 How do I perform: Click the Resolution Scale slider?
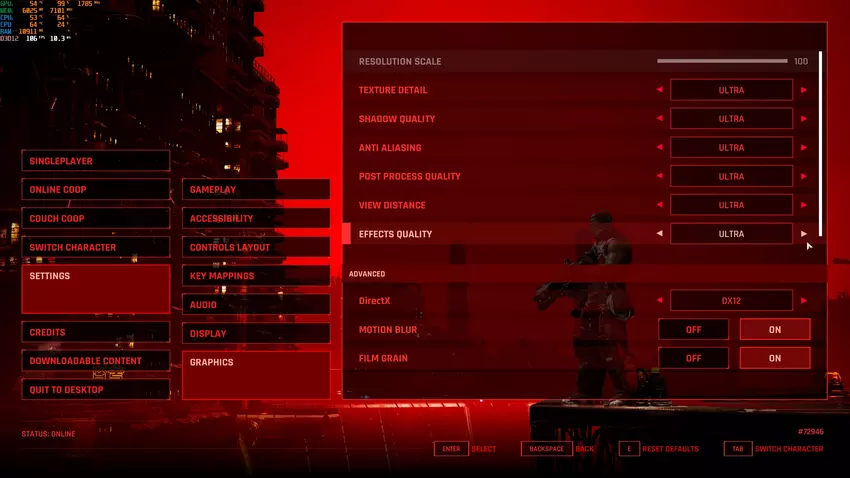[x=722, y=62]
